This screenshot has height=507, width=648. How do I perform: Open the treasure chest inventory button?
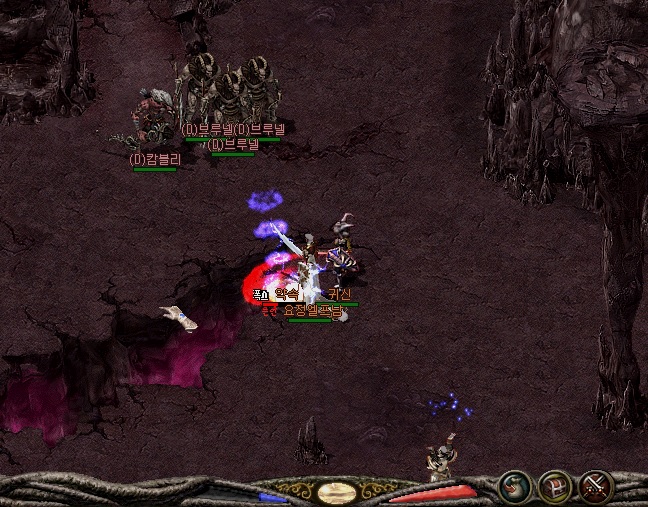[555, 487]
